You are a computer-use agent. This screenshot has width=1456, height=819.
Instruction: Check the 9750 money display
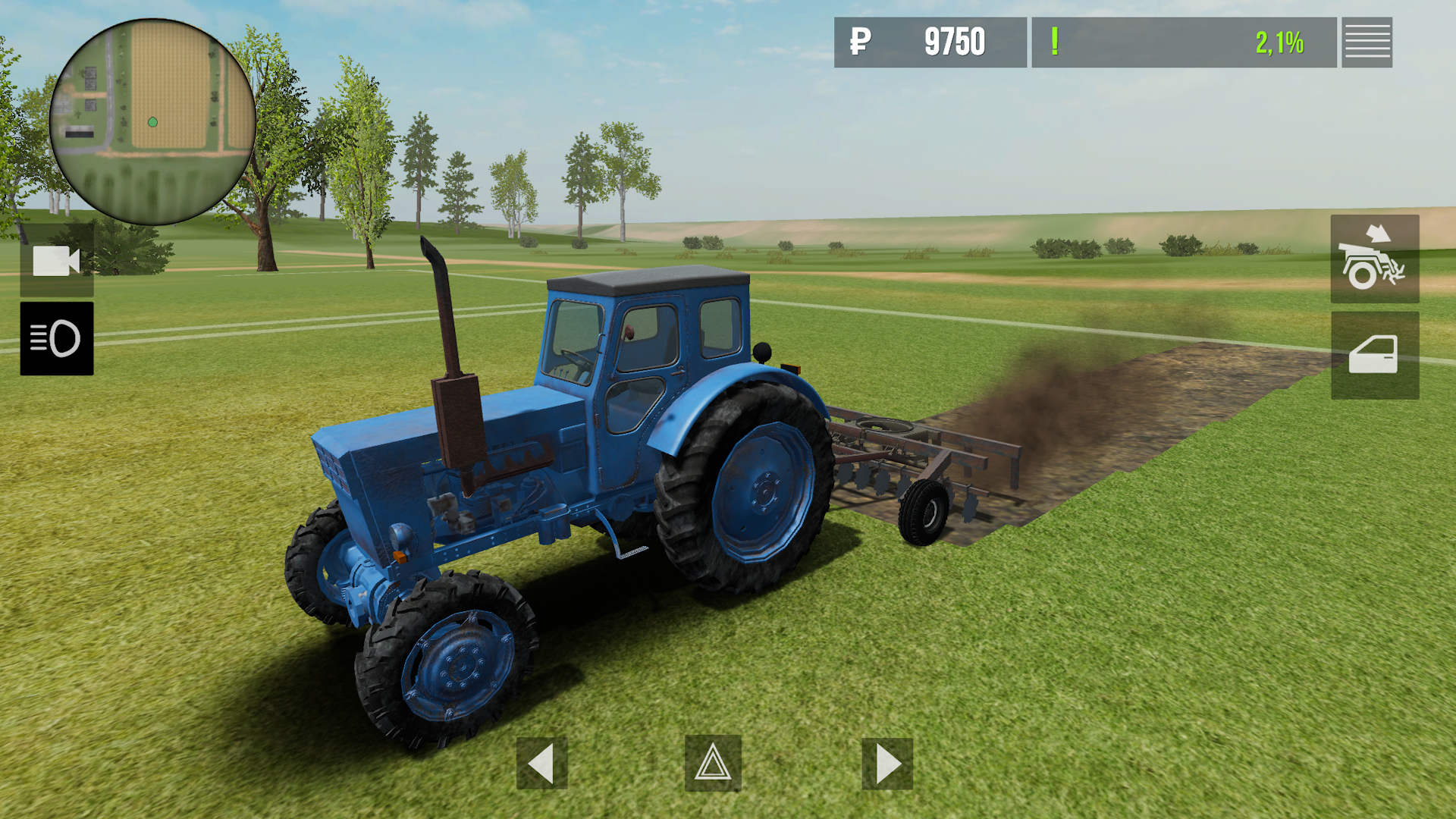pos(954,42)
